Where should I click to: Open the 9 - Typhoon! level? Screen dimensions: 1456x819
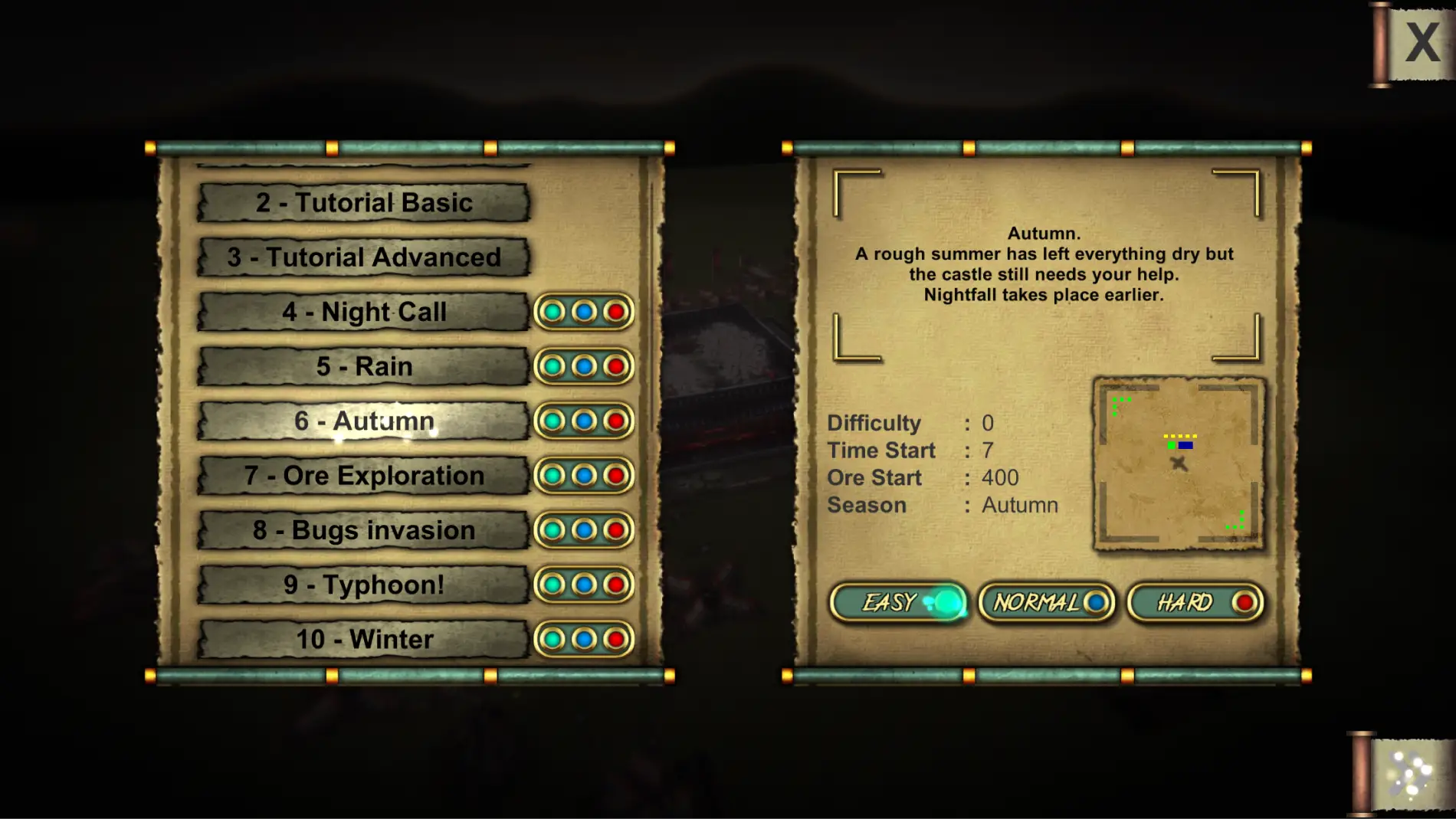tap(363, 585)
